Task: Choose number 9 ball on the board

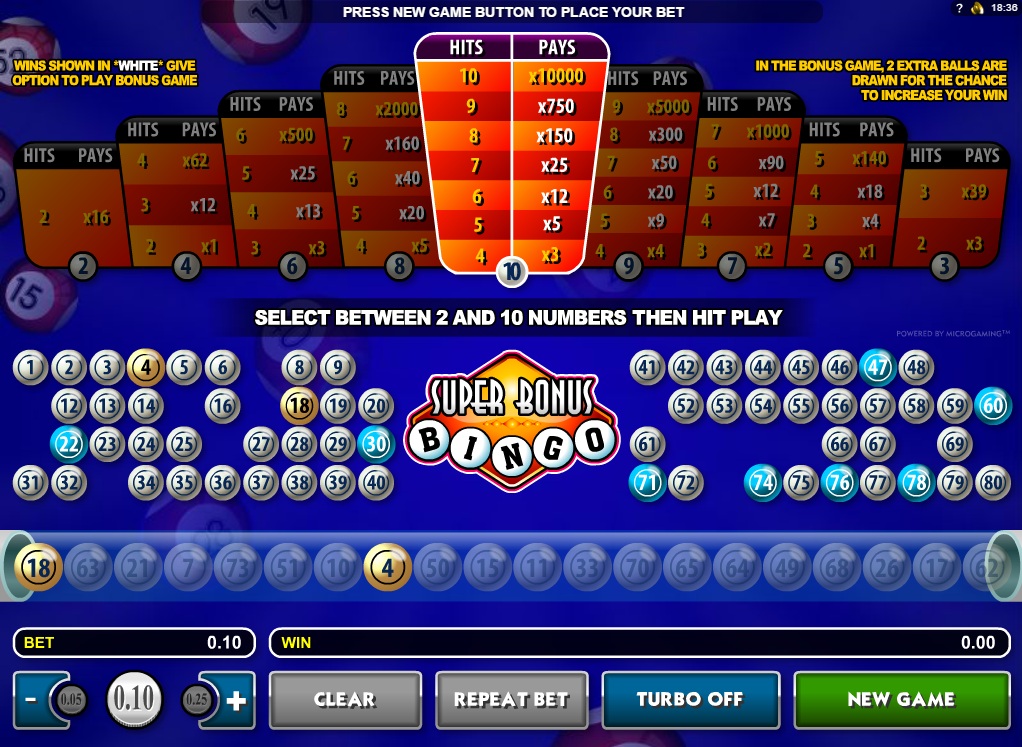Action: pyautogui.click(x=338, y=368)
